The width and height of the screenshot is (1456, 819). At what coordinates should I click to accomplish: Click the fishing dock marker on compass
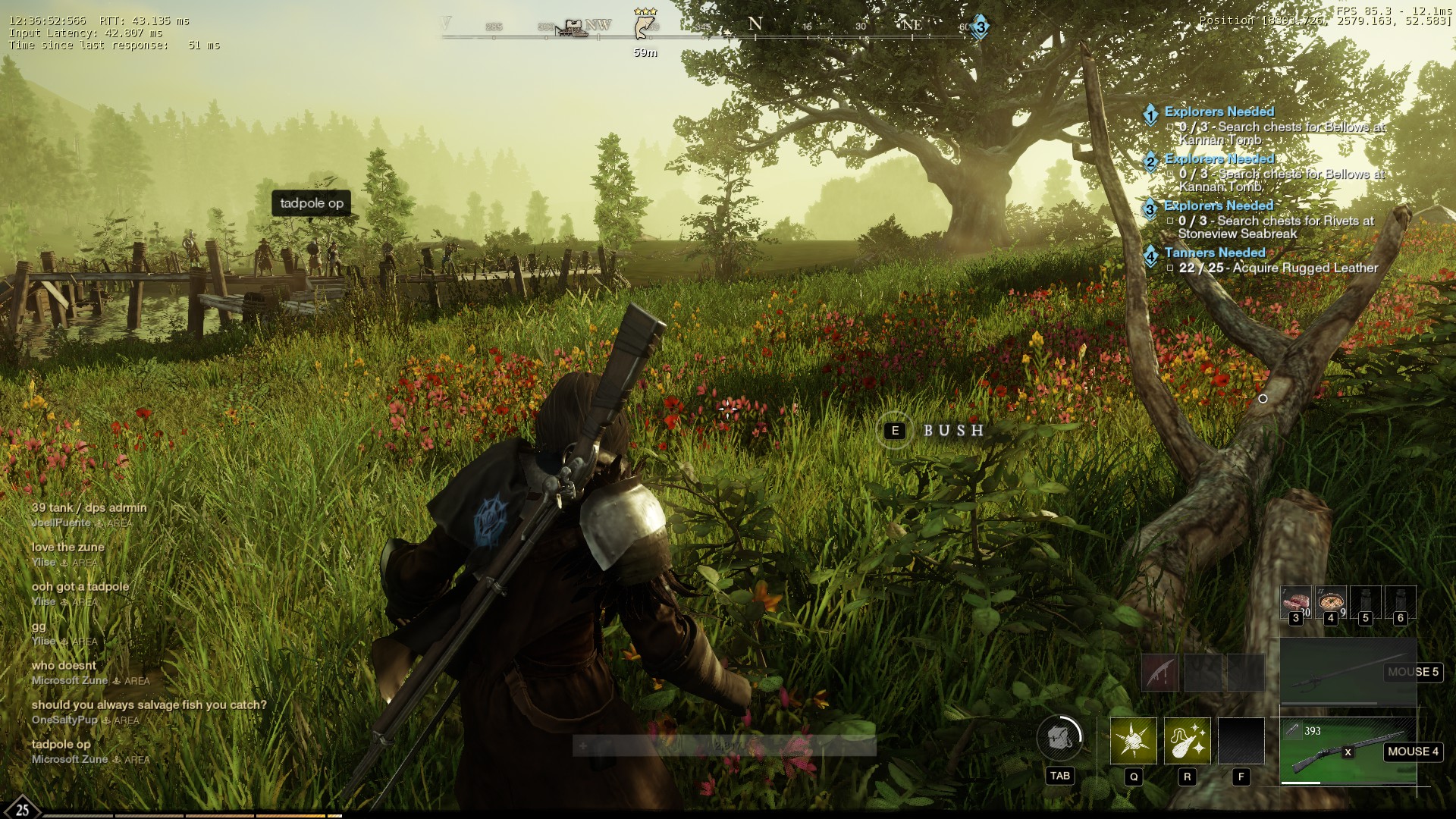pyautogui.click(x=571, y=28)
